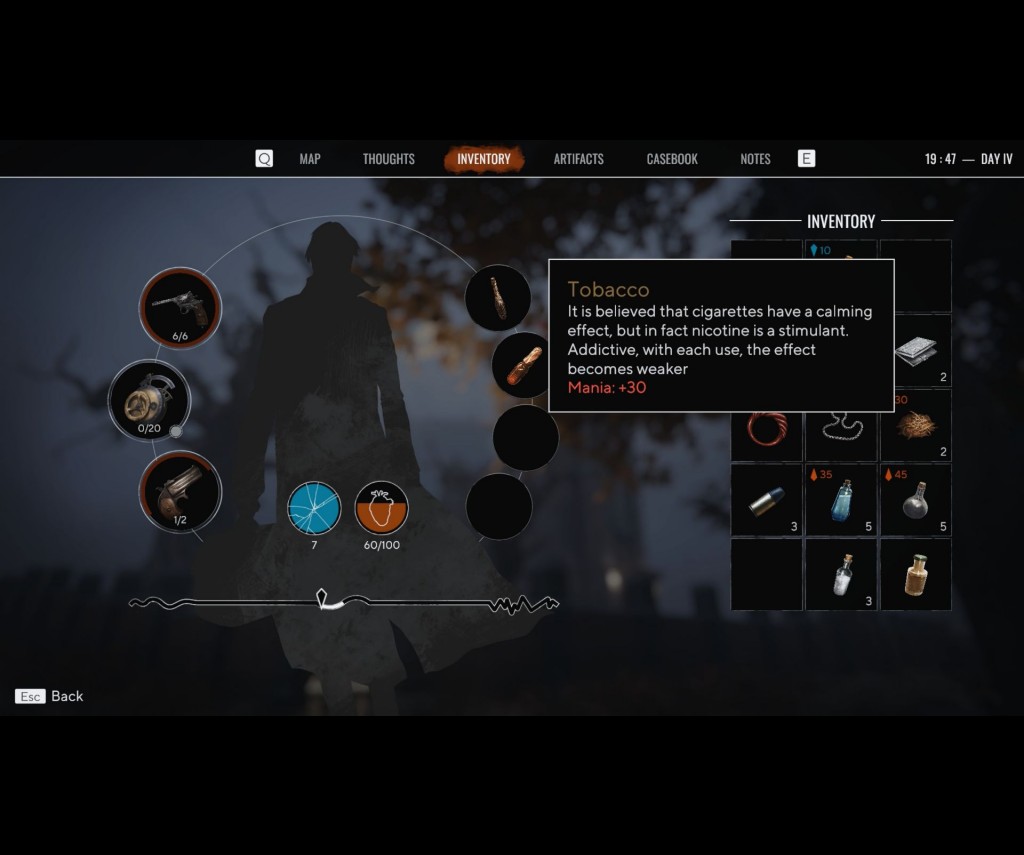Image resolution: width=1024 pixels, height=855 pixels.
Task: Select the bullet ammo inventory slot
Action: pyautogui.click(x=767, y=500)
